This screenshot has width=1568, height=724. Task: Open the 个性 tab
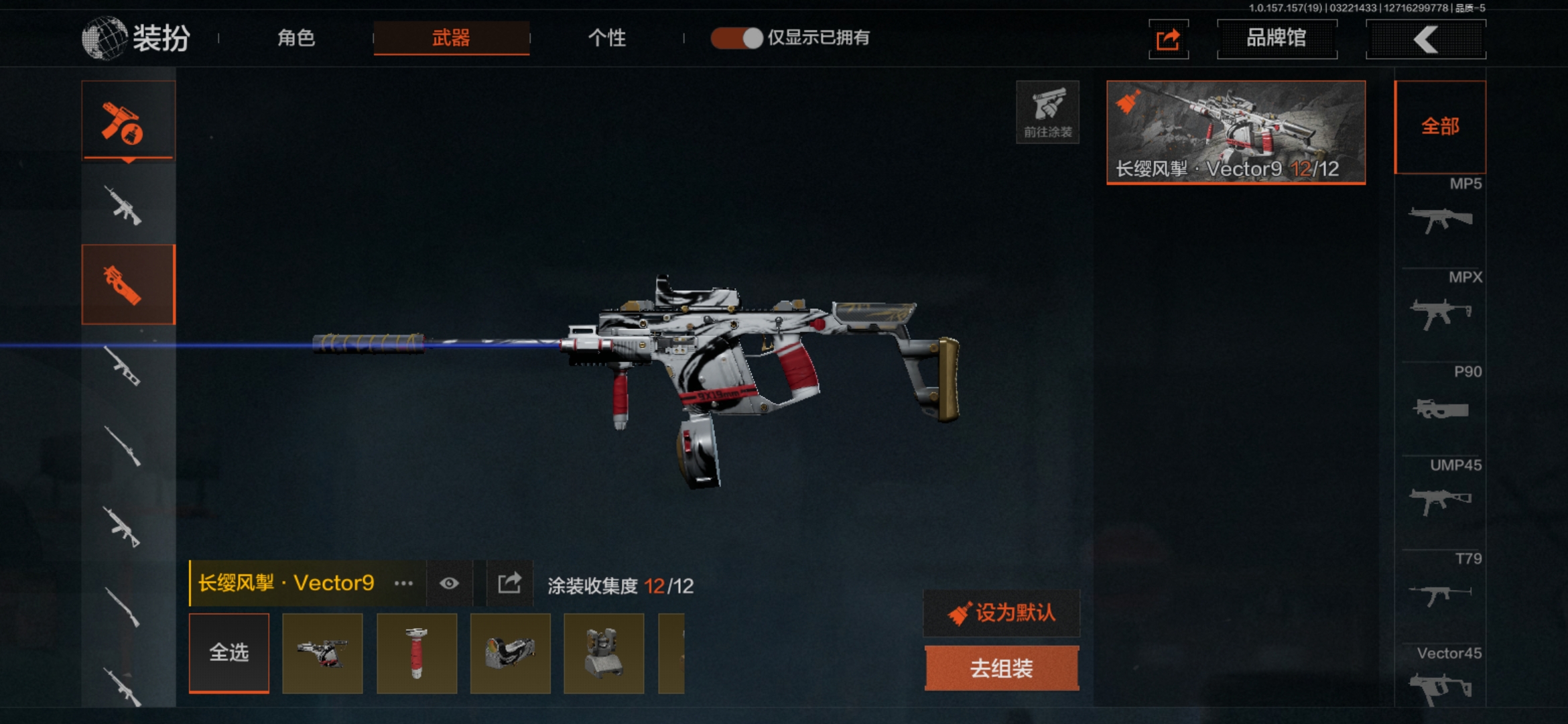(606, 38)
